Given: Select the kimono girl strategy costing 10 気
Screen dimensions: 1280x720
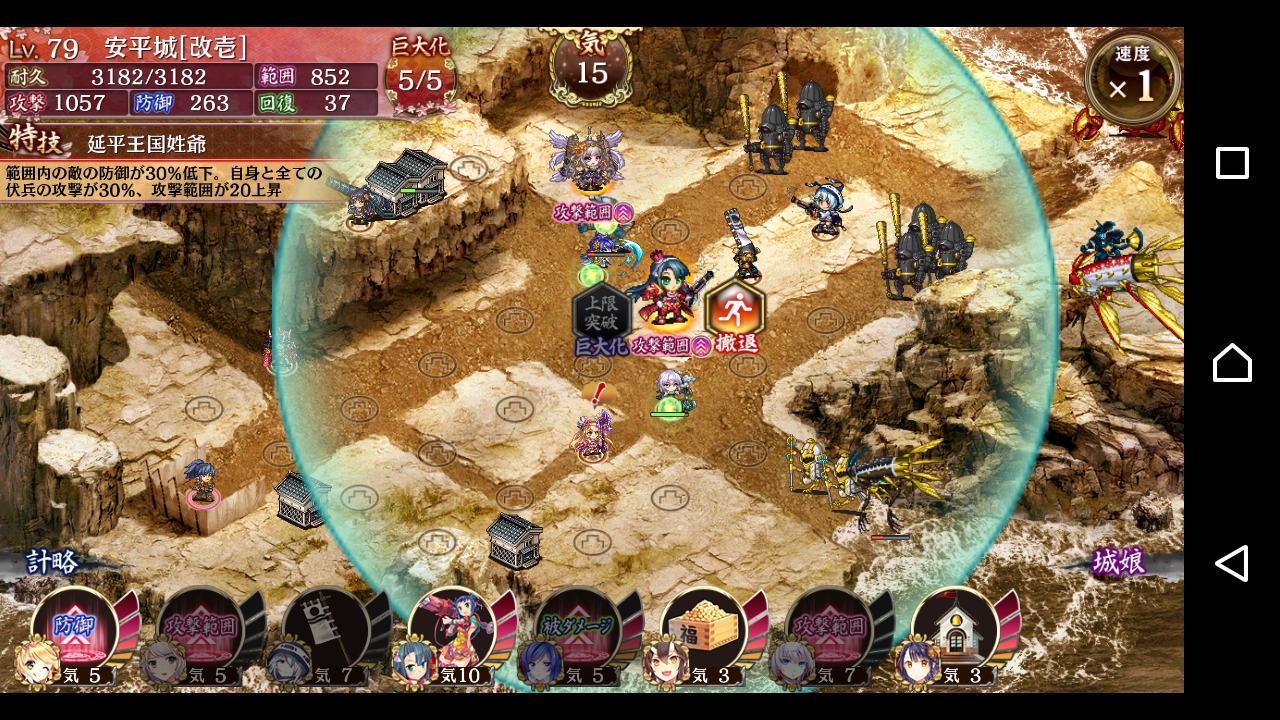Looking at the screenshot, I should 453,630.
